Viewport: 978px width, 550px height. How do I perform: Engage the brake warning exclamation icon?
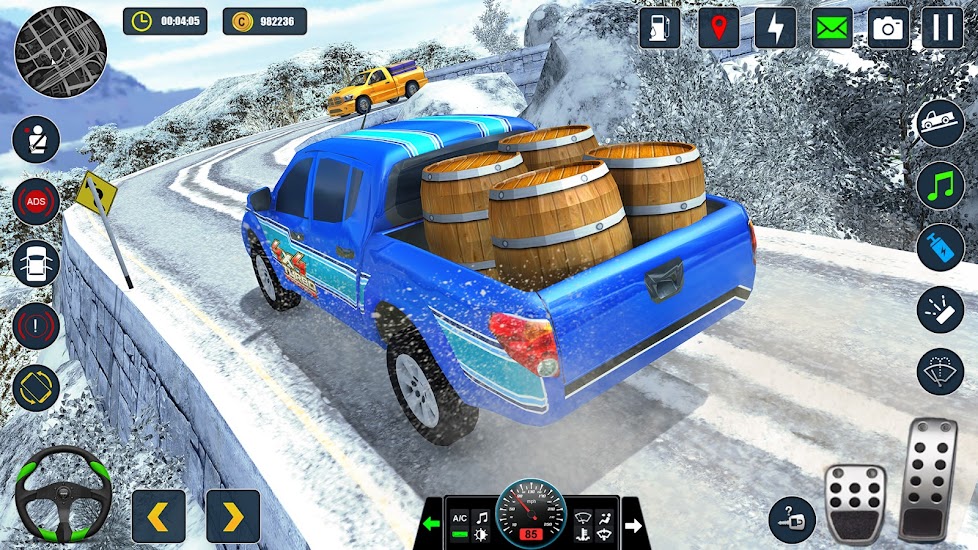pos(36,326)
